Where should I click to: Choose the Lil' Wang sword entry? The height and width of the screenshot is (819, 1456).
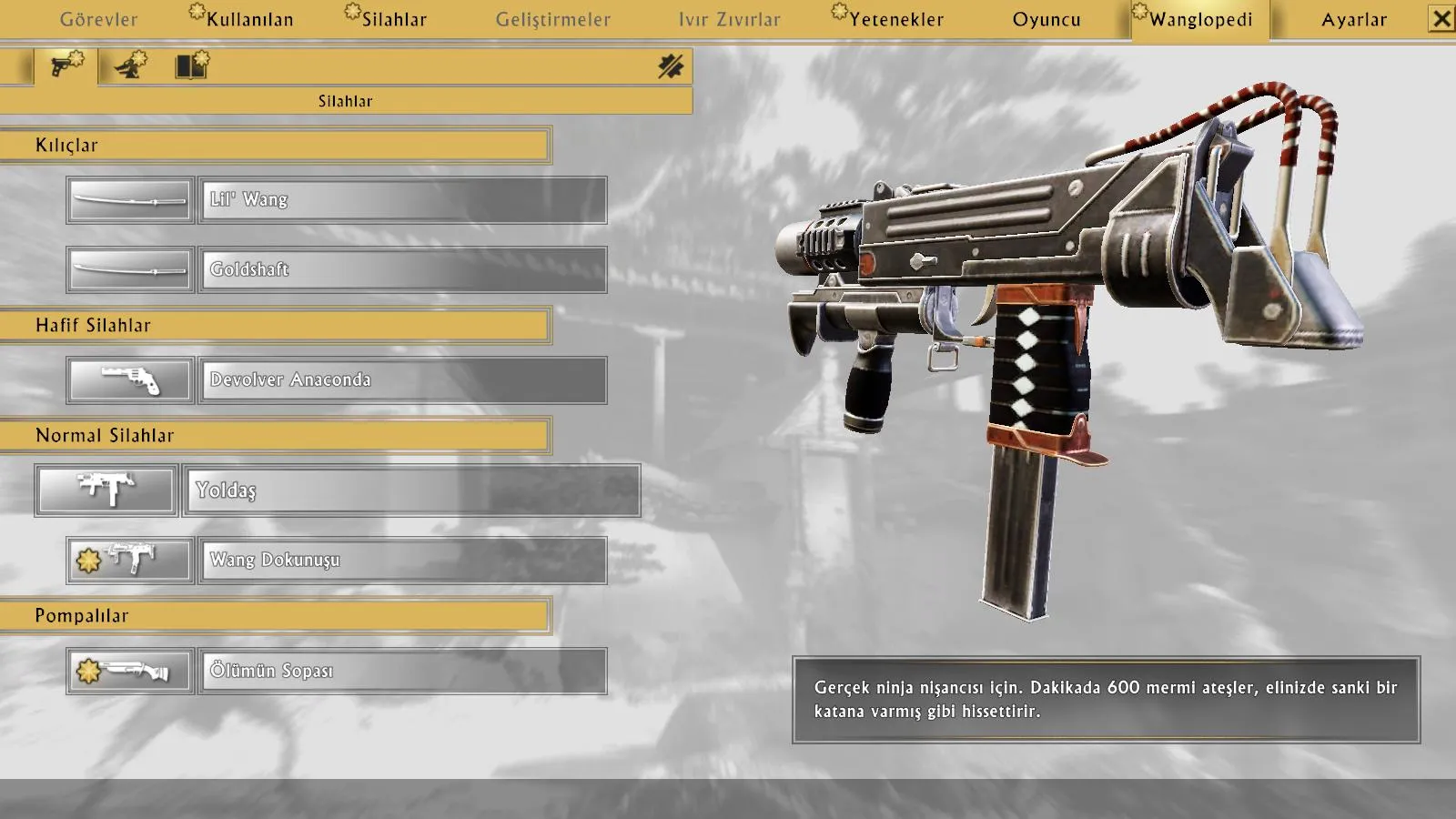point(402,200)
